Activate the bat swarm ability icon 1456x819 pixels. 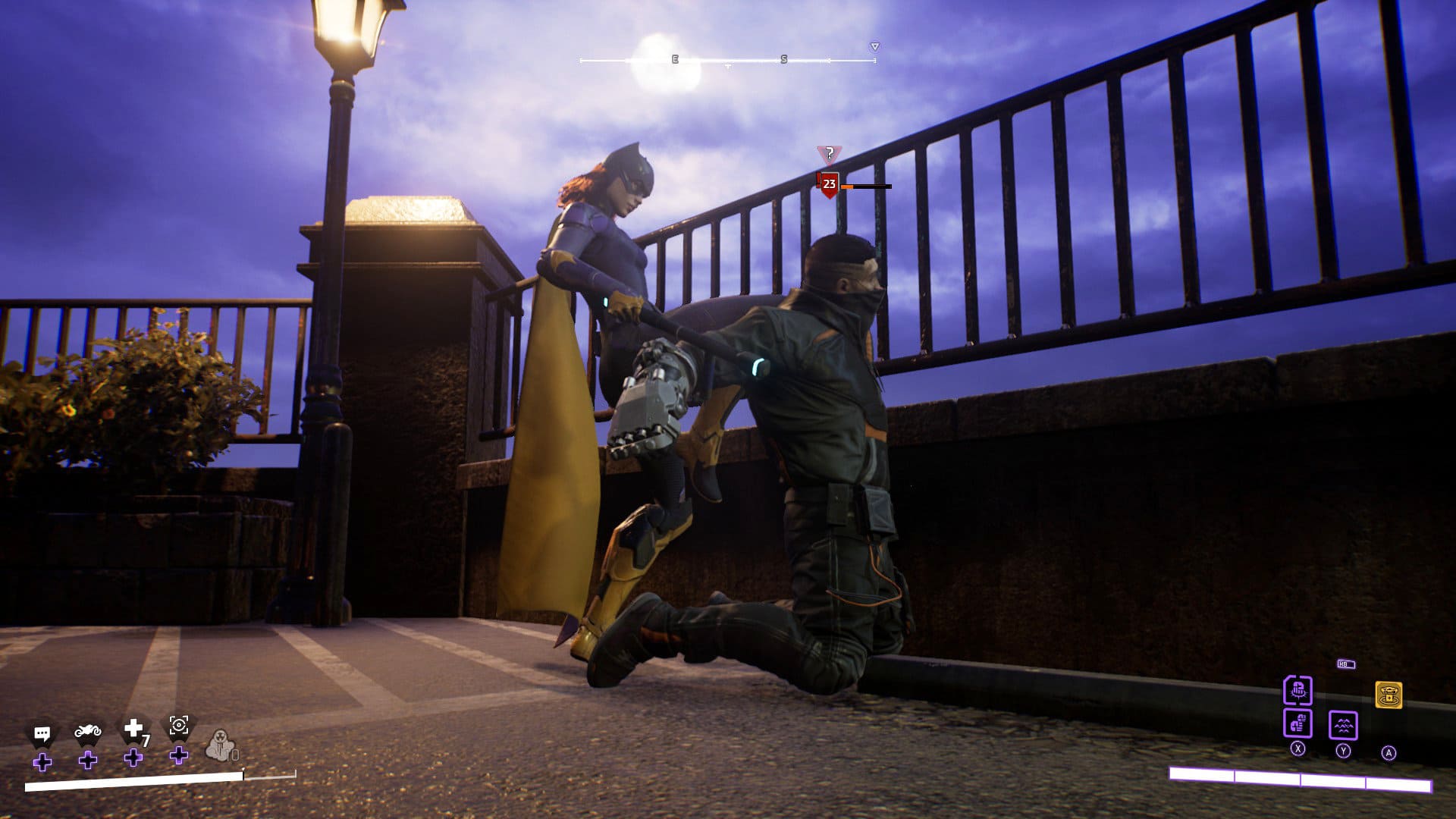pos(1343,725)
